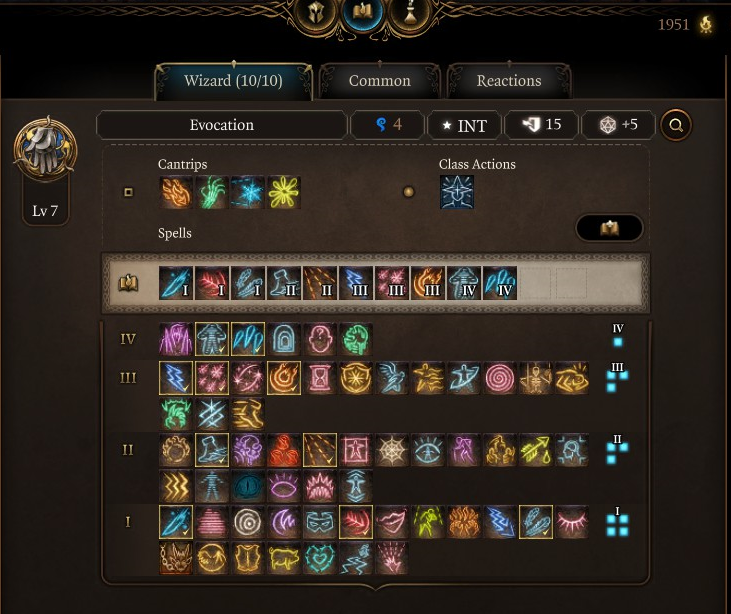Choose the Web spell in level II
The image size is (731, 614).
pyautogui.click(x=392, y=451)
